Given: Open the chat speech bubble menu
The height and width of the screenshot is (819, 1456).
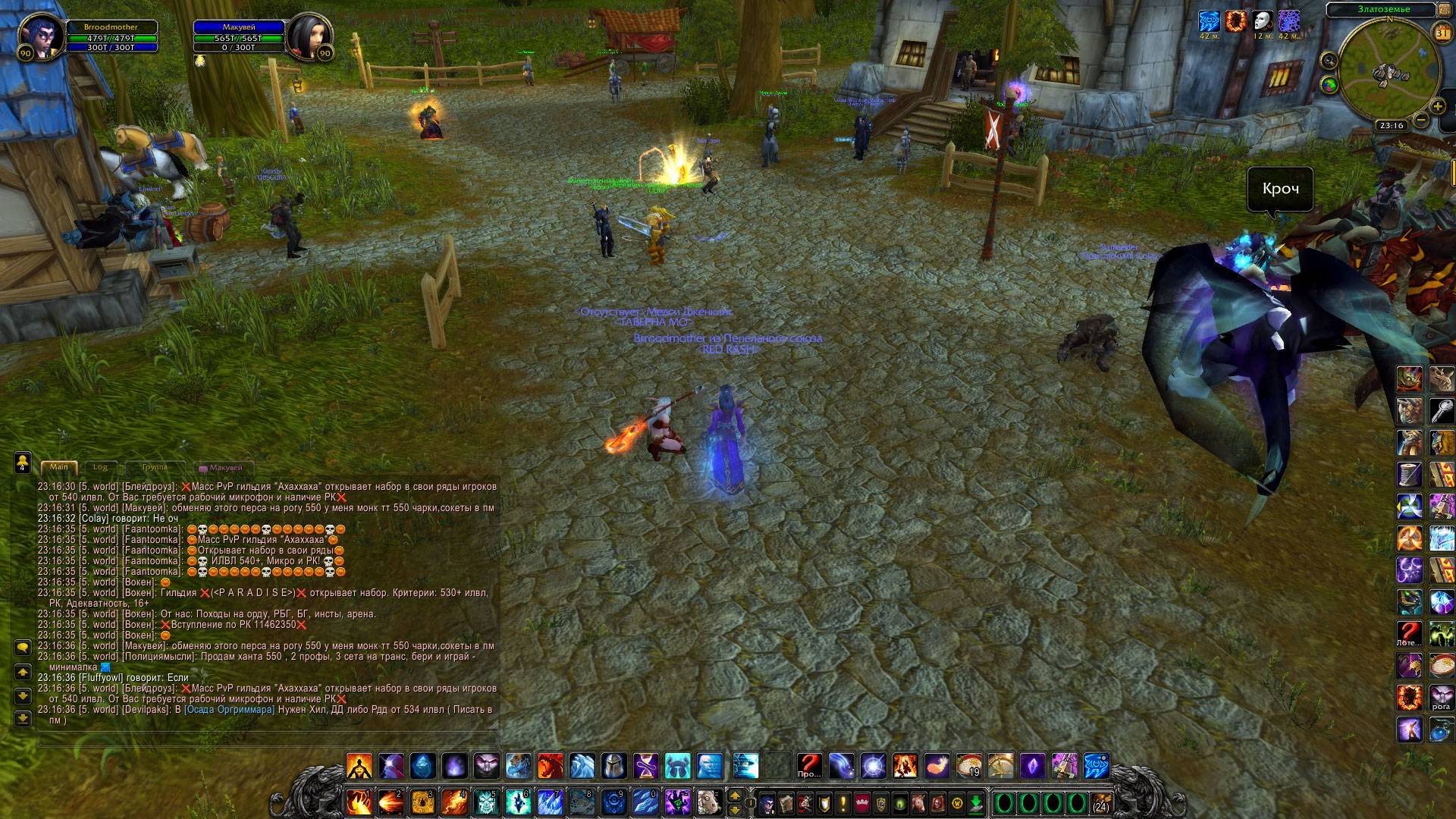Looking at the screenshot, I should pyautogui.click(x=23, y=648).
